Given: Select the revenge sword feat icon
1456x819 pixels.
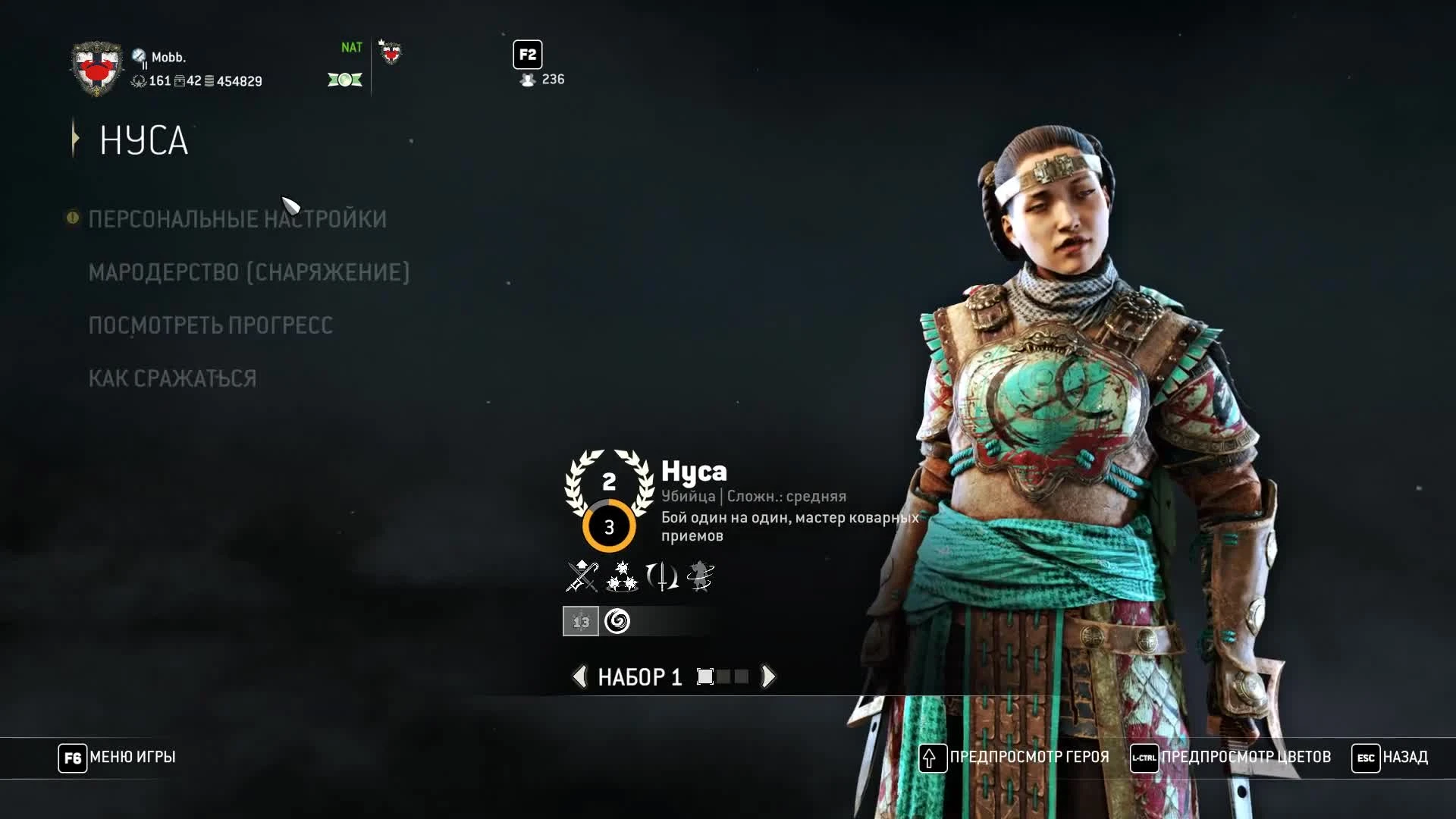Looking at the screenshot, I should (x=661, y=576).
